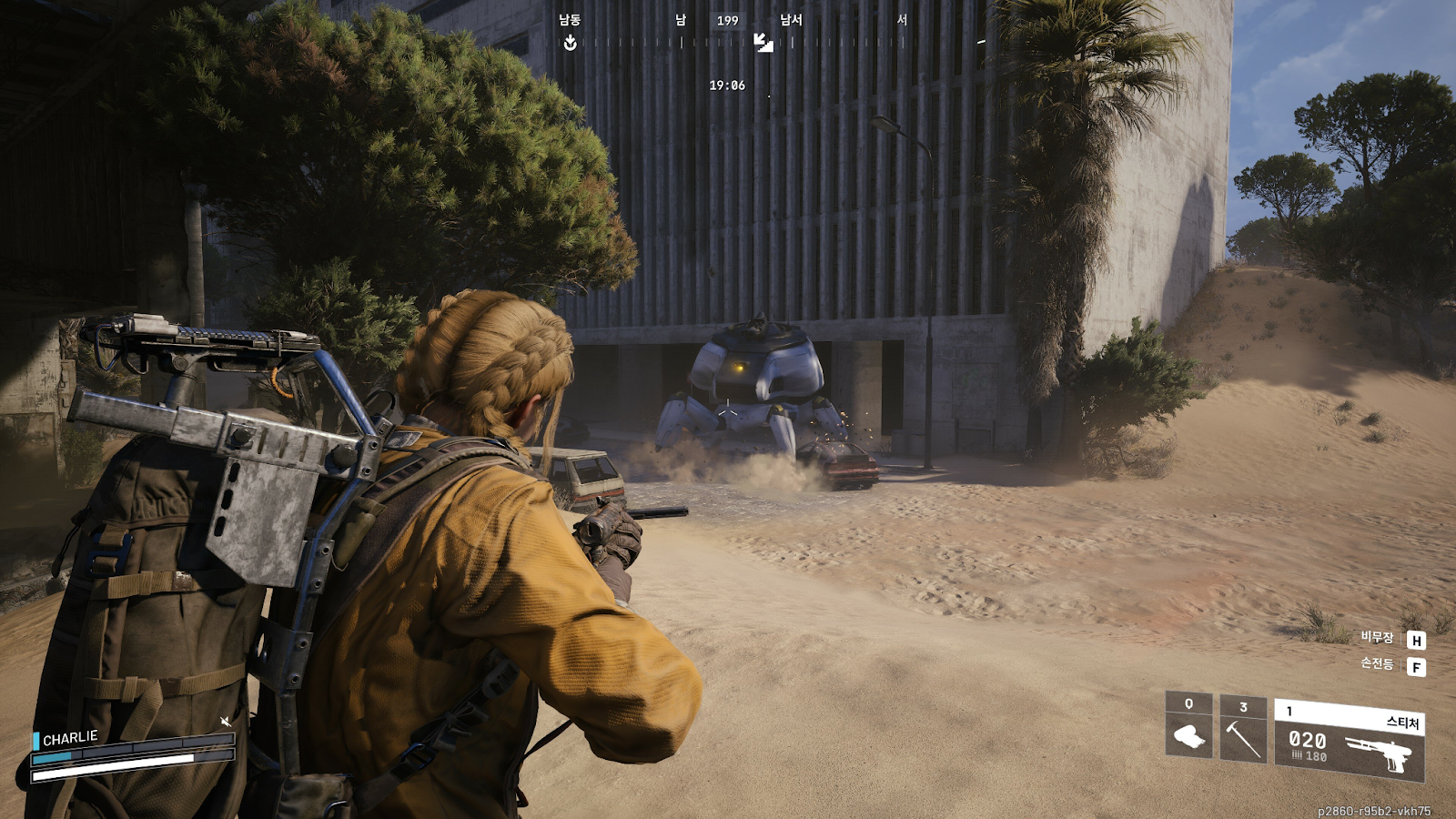This screenshot has height=819, width=1456.
Task: Click the stairs marker on the compass
Action: tap(763, 43)
